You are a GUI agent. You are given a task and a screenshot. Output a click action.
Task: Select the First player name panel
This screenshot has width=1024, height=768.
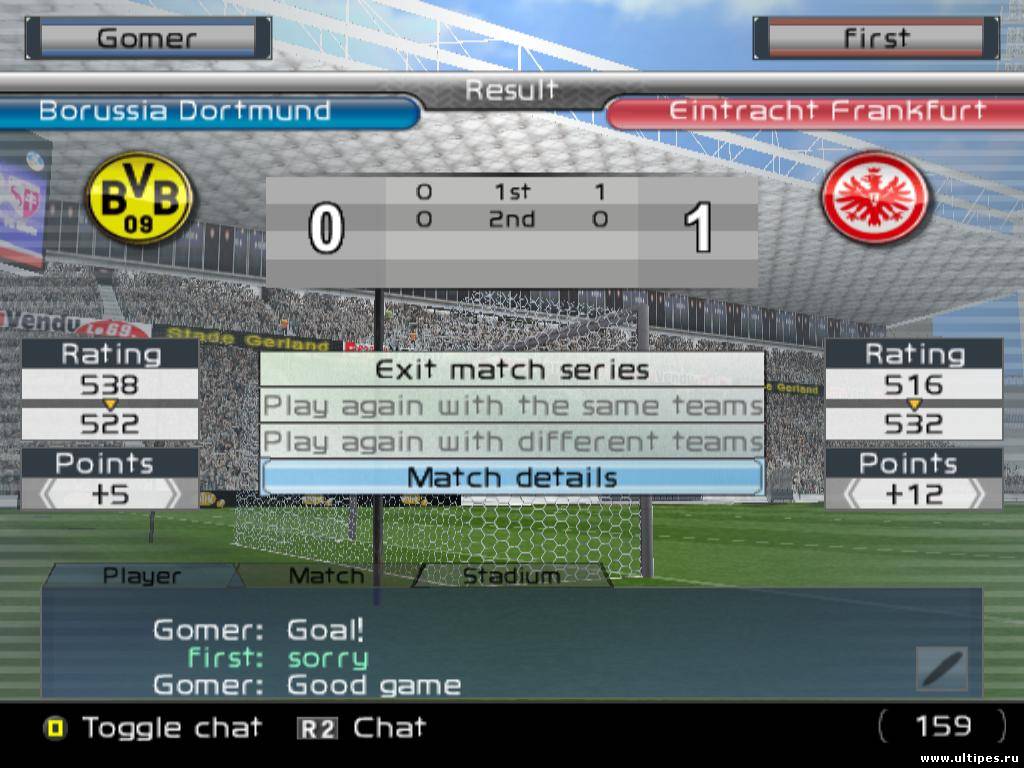pos(876,39)
